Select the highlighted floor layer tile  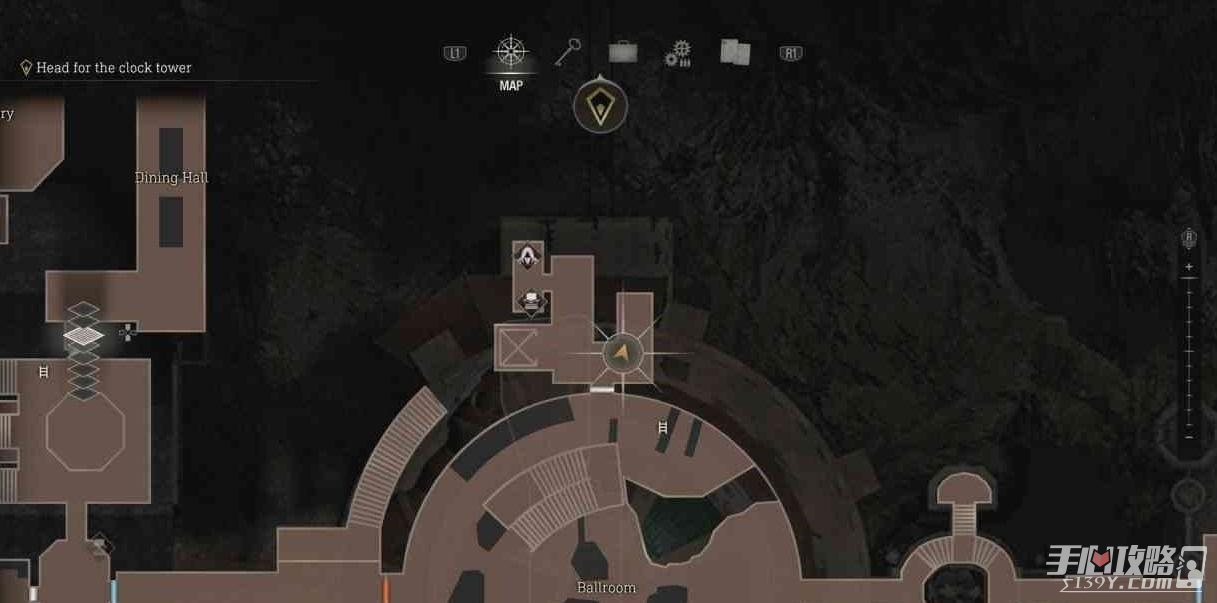pos(84,335)
